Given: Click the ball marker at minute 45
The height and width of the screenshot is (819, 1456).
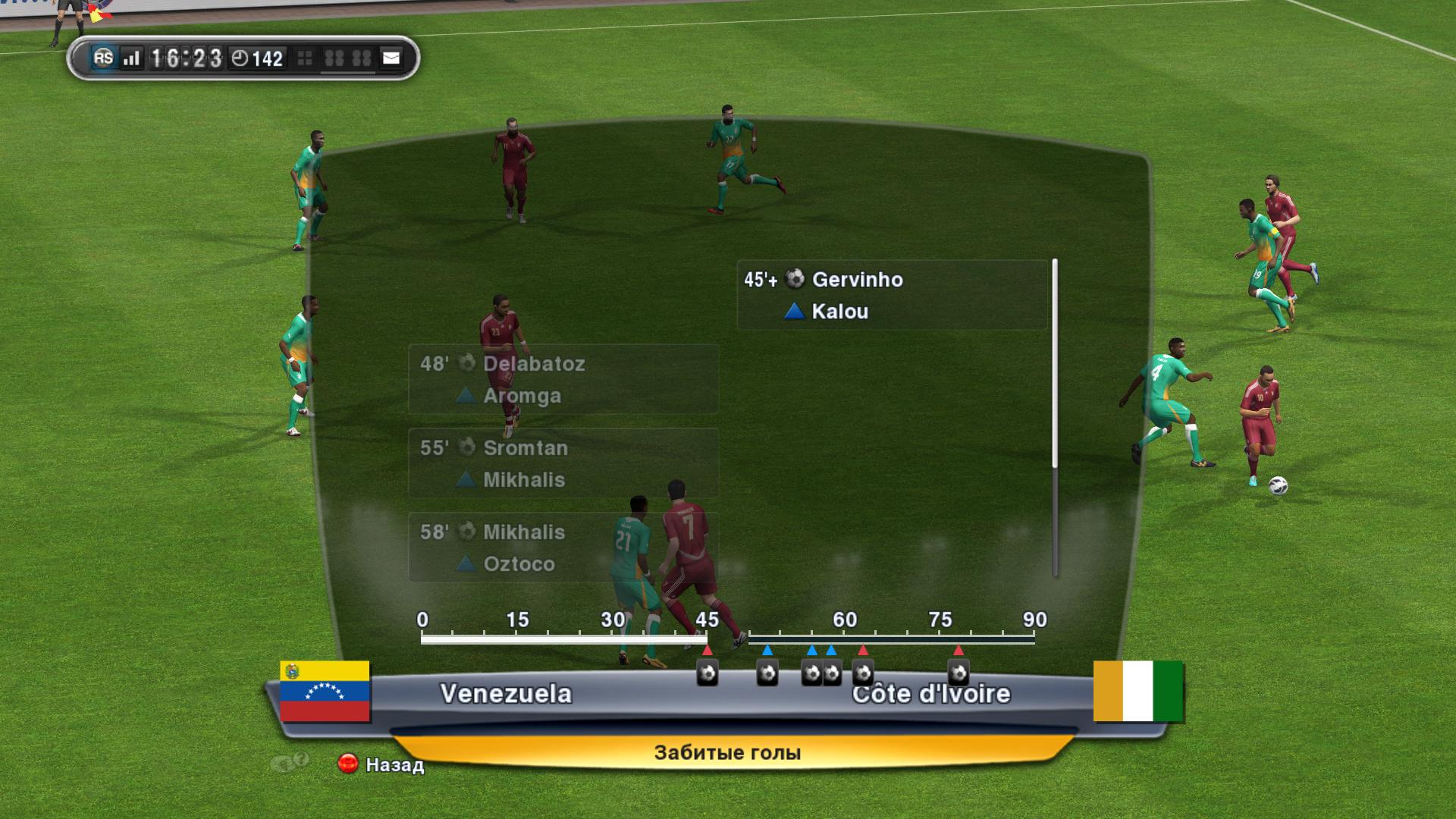Looking at the screenshot, I should (x=707, y=673).
